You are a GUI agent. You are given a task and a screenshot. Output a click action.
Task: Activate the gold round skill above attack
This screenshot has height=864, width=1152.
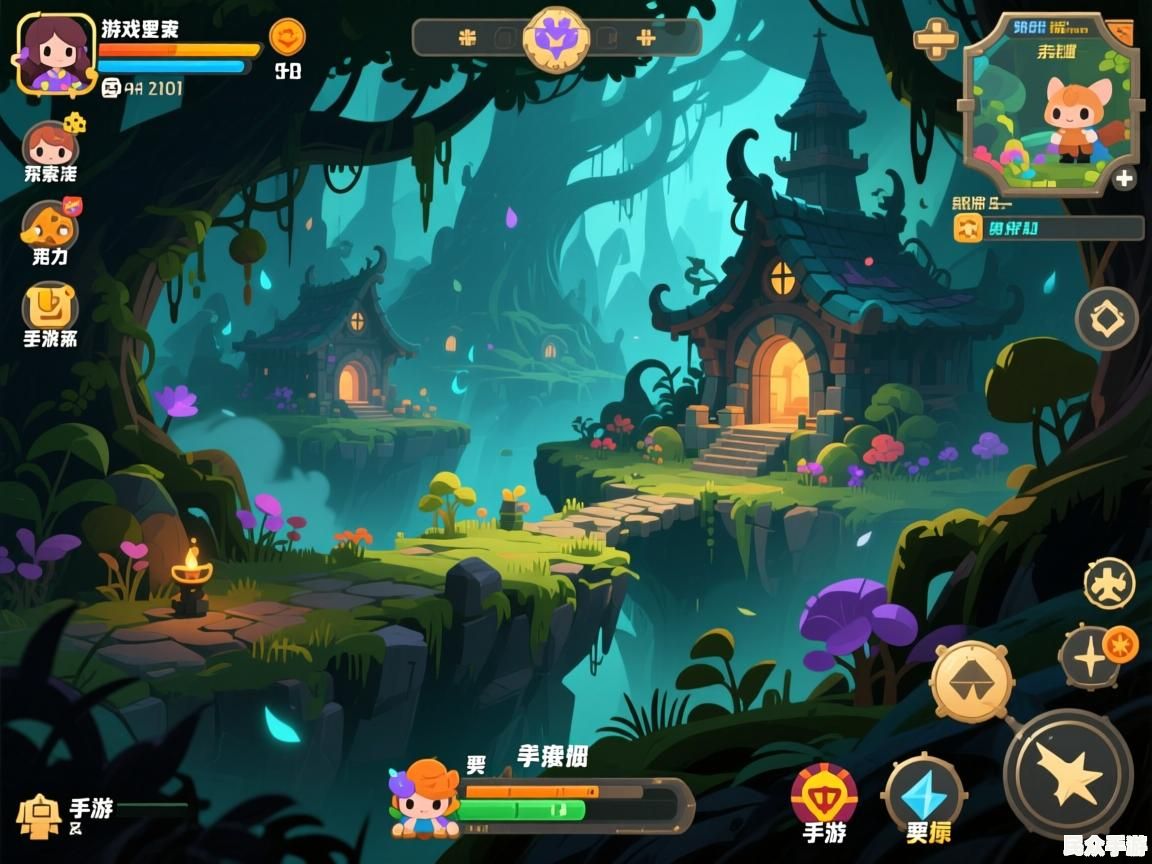(x=972, y=682)
